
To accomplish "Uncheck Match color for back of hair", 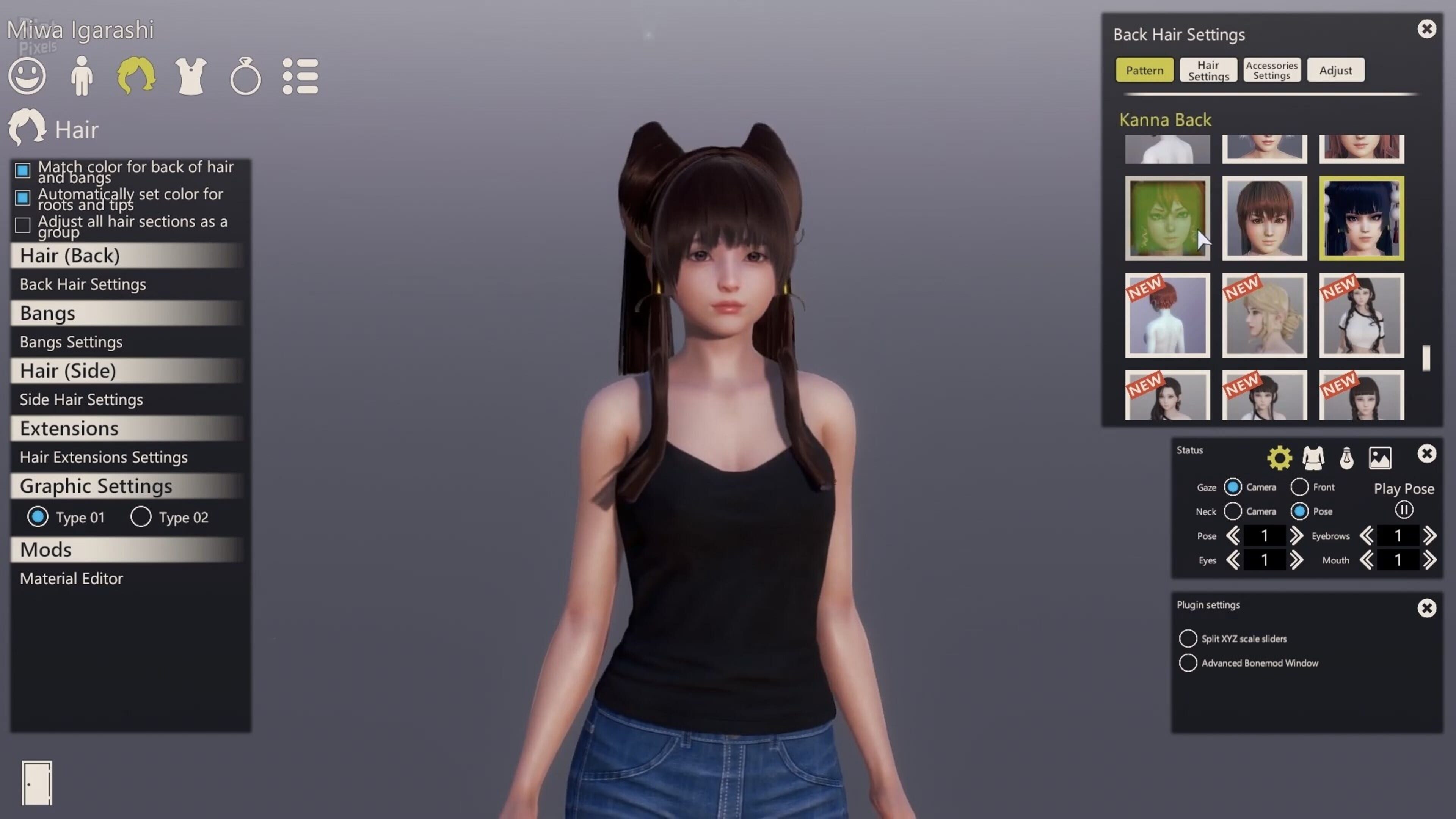I will pyautogui.click(x=23, y=171).
